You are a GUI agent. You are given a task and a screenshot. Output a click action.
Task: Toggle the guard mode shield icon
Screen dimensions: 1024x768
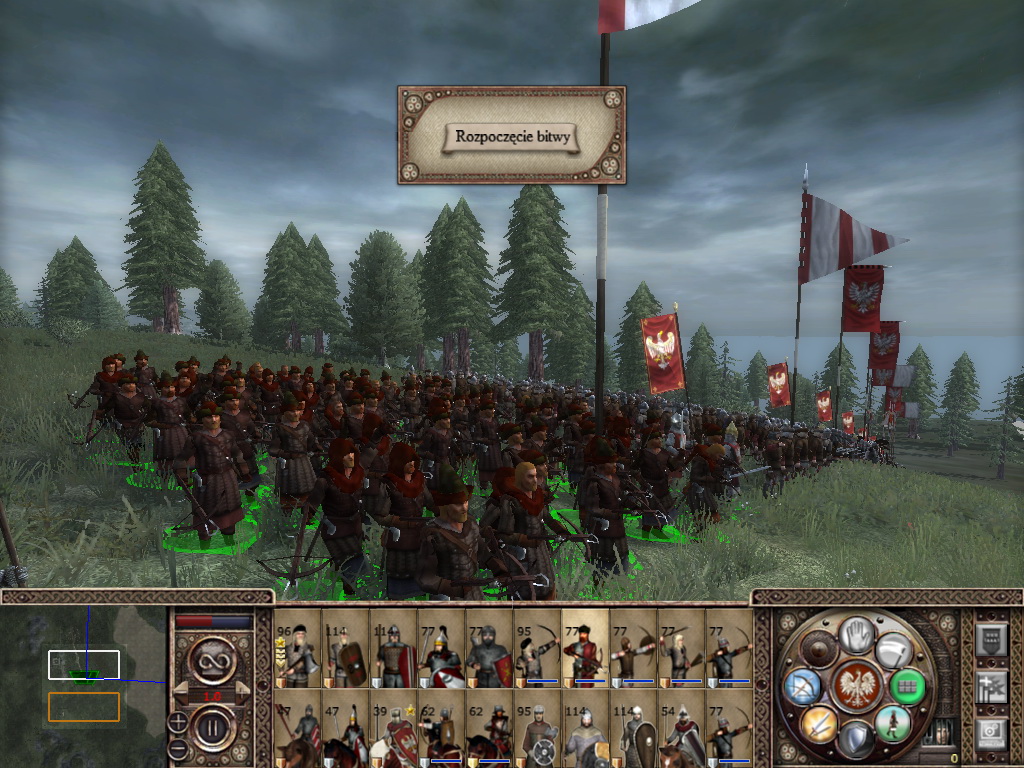pyautogui.click(x=855, y=739)
